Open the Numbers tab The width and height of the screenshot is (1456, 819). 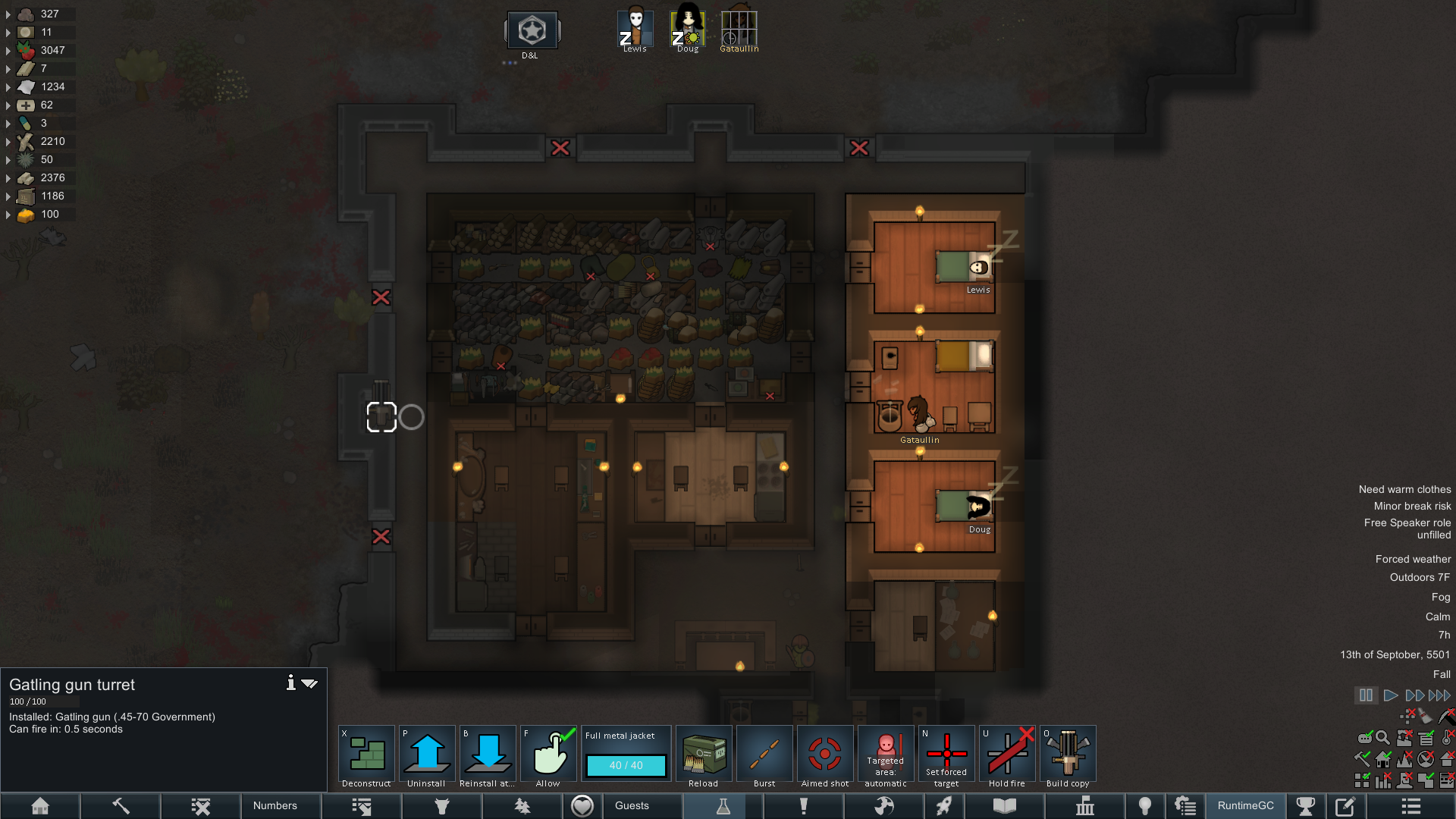point(275,806)
